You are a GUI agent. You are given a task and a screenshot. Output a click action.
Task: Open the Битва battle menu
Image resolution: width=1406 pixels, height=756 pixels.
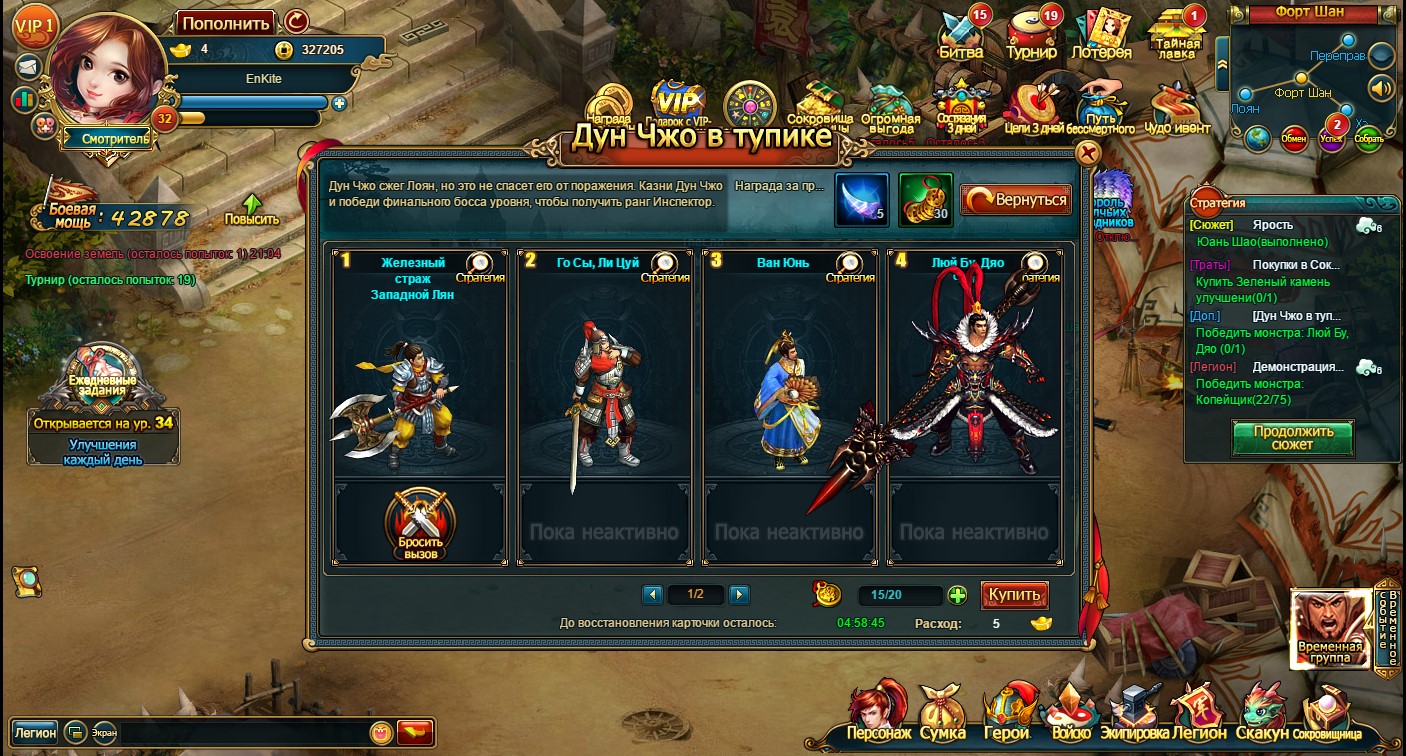point(962,34)
